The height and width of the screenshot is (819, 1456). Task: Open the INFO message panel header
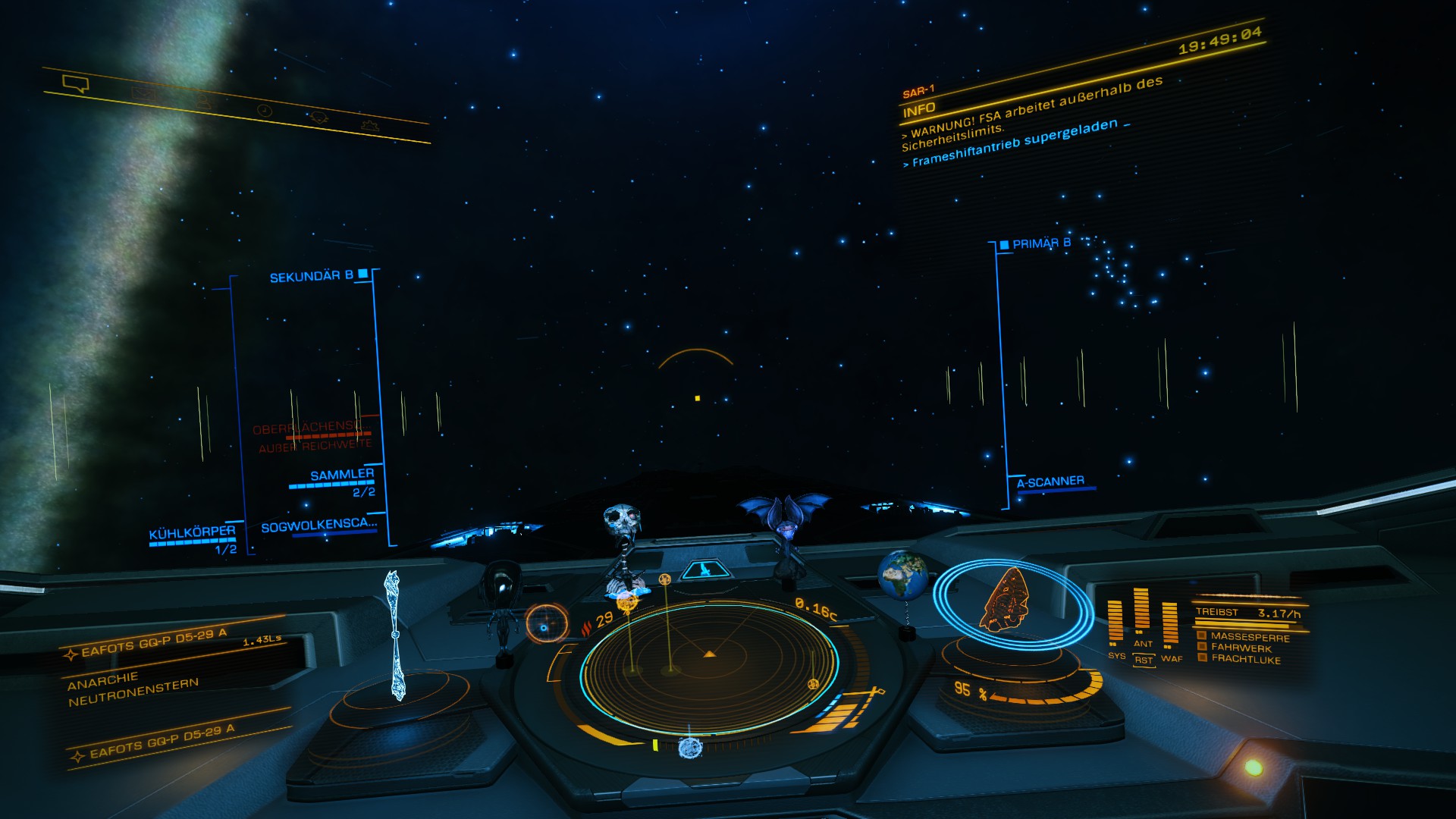[x=919, y=110]
